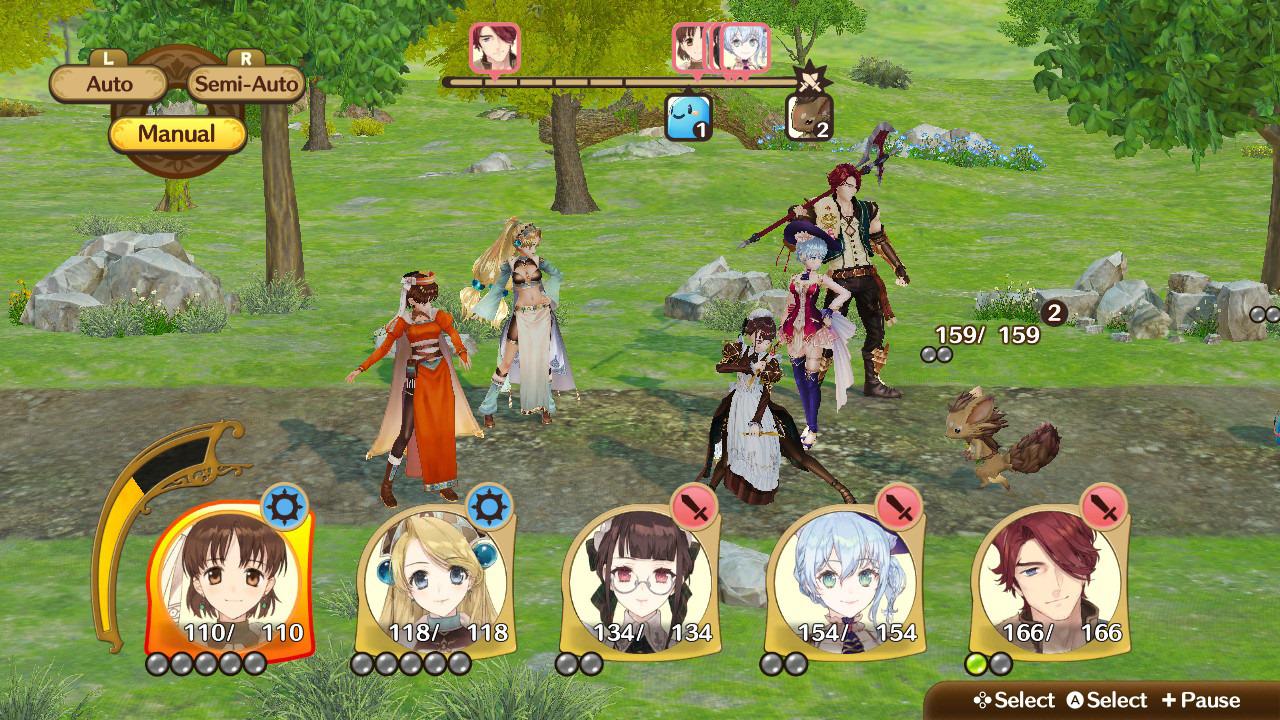Switch battle mode to Auto
Image resolution: width=1280 pixels, height=720 pixels.
(x=109, y=84)
